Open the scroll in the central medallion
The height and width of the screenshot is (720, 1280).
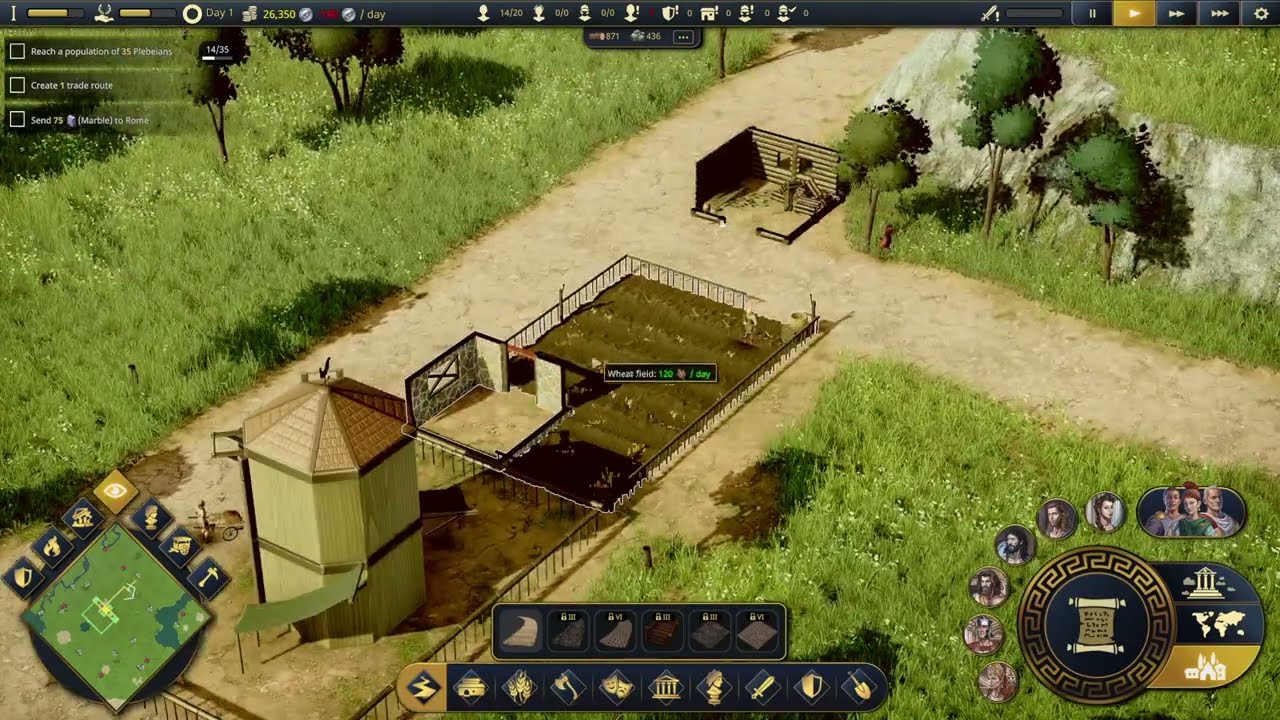point(1097,625)
